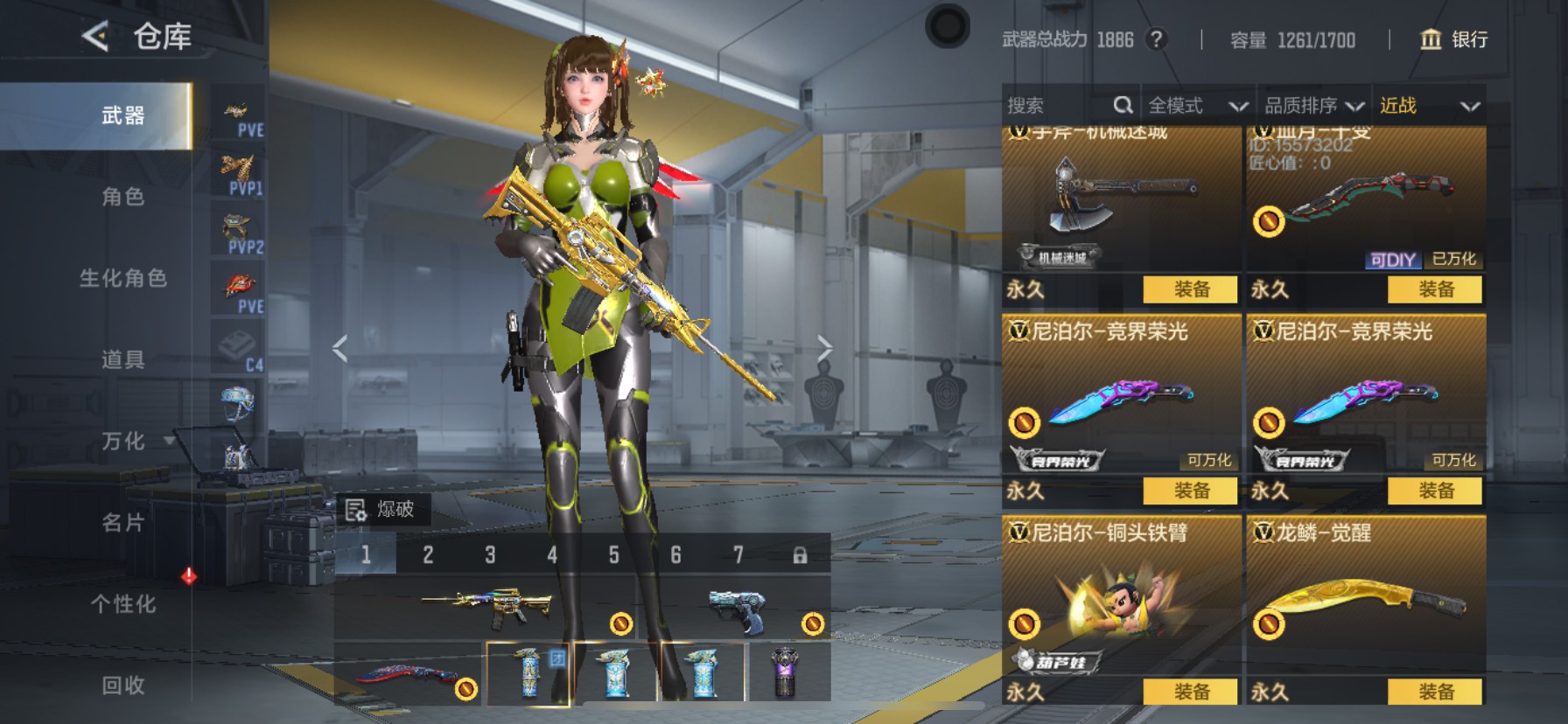The height and width of the screenshot is (724, 1568).
Task: Open the 近战 weapon type dropdown
Action: tap(1429, 106)
